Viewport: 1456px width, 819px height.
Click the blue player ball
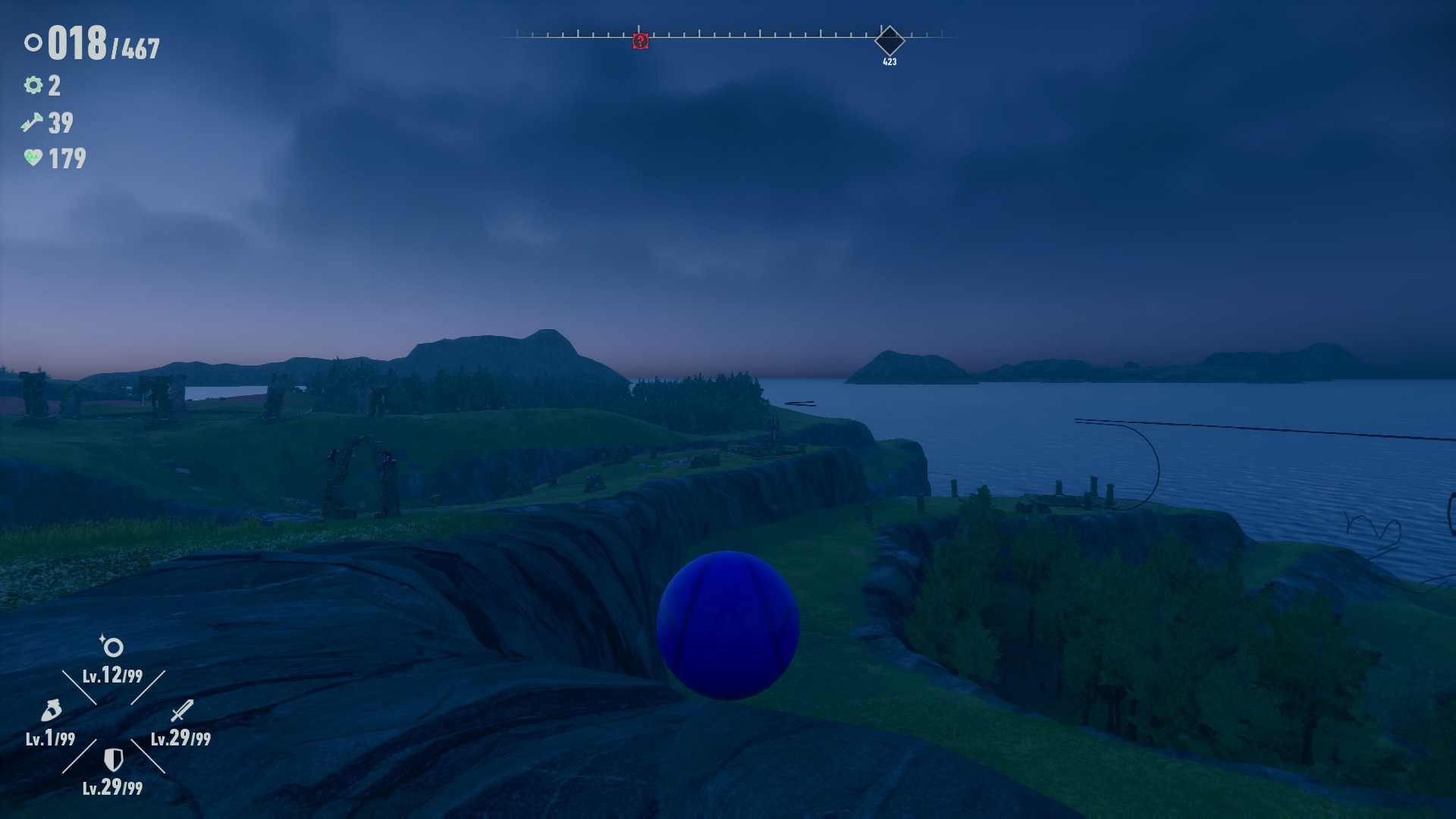click(x=728, y=626)
